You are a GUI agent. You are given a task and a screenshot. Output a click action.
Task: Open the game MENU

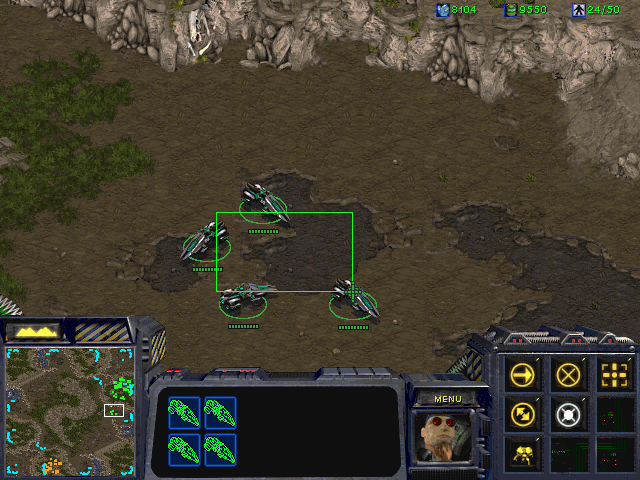447,399
